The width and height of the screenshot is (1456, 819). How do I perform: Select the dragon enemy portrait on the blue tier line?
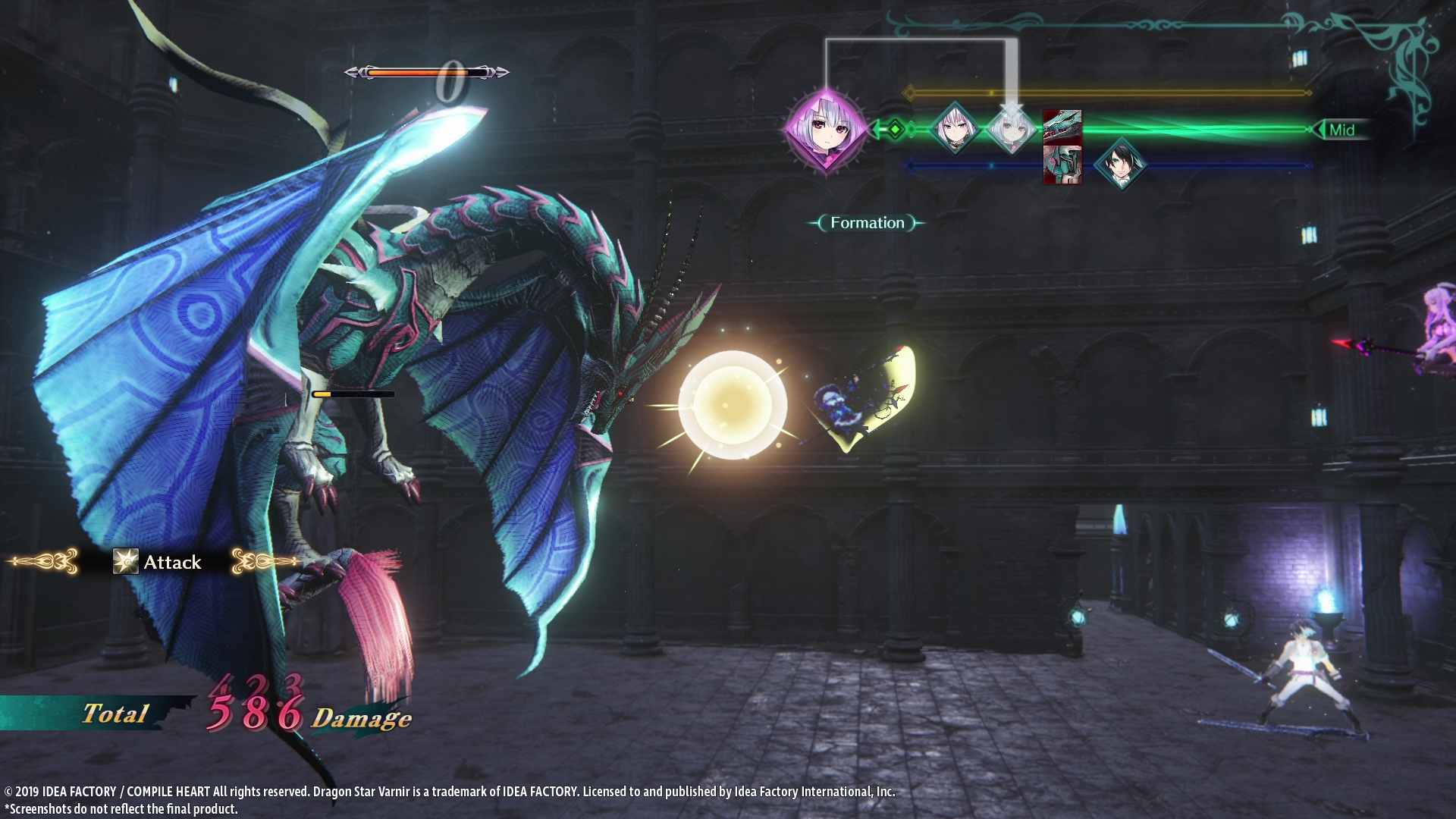click(1062, 165)
